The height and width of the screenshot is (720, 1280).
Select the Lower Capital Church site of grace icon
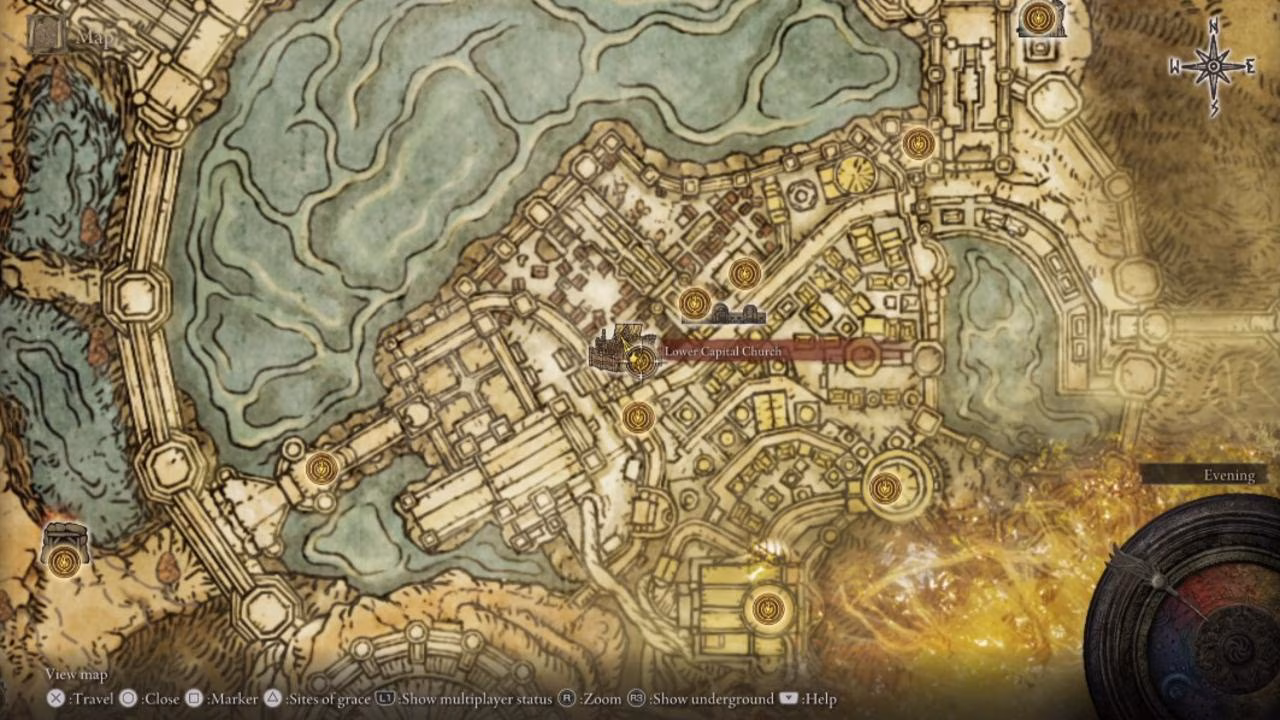[641, 360]
